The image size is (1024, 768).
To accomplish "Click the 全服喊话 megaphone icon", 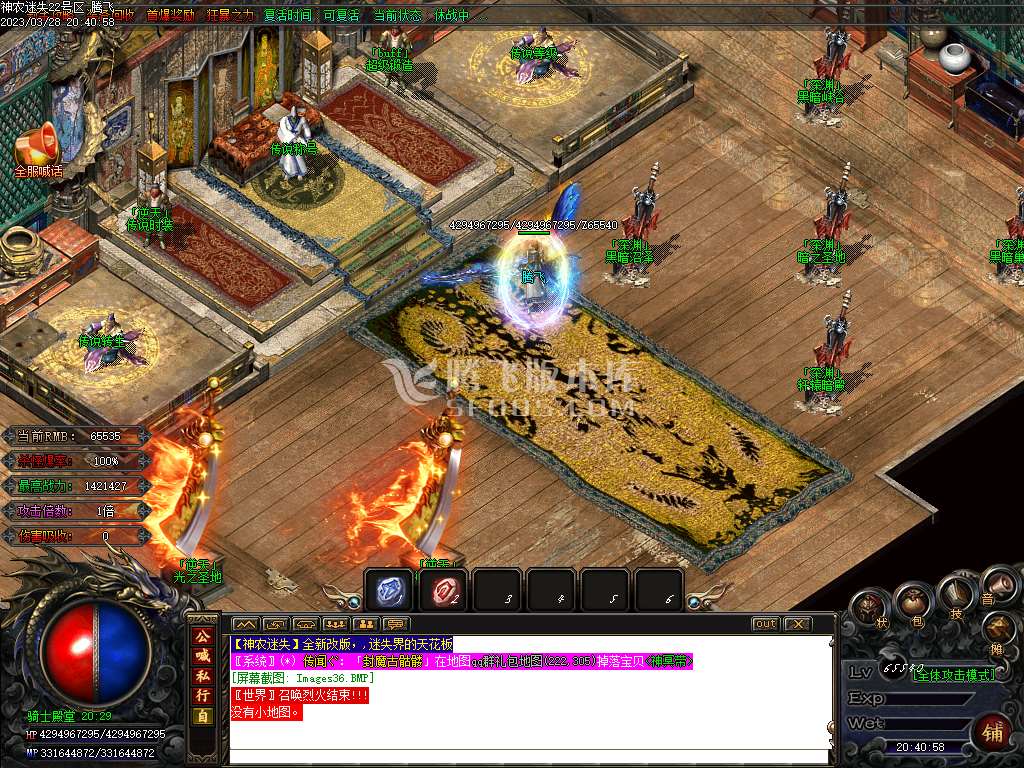I will [x=37, y=150].
